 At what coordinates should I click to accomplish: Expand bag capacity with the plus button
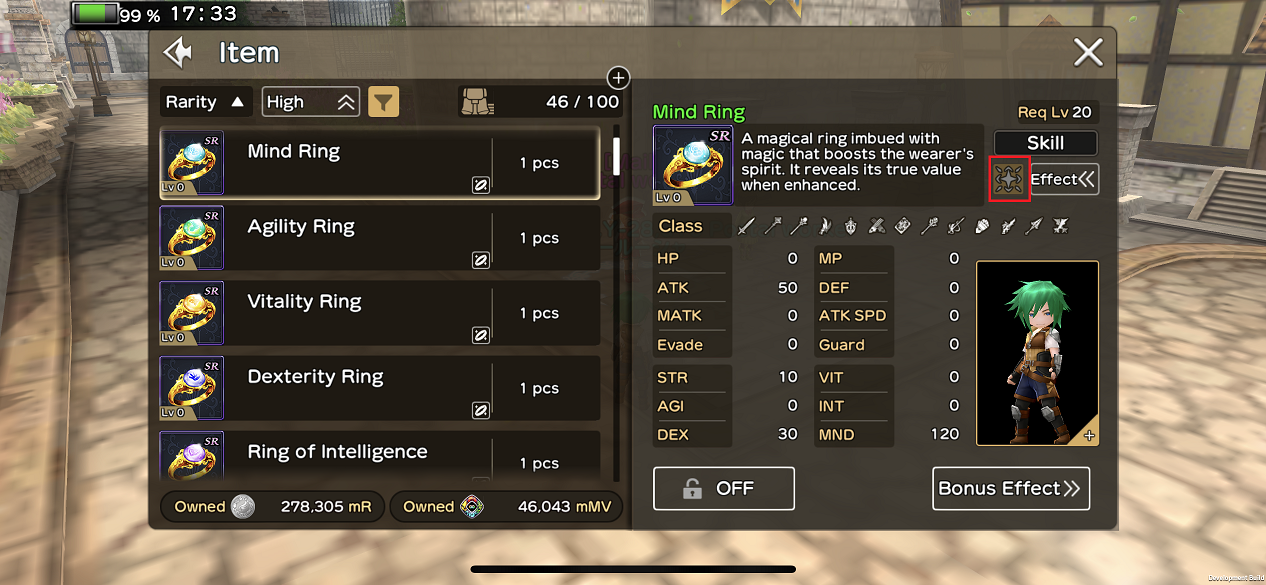click(x=618, y=77)
